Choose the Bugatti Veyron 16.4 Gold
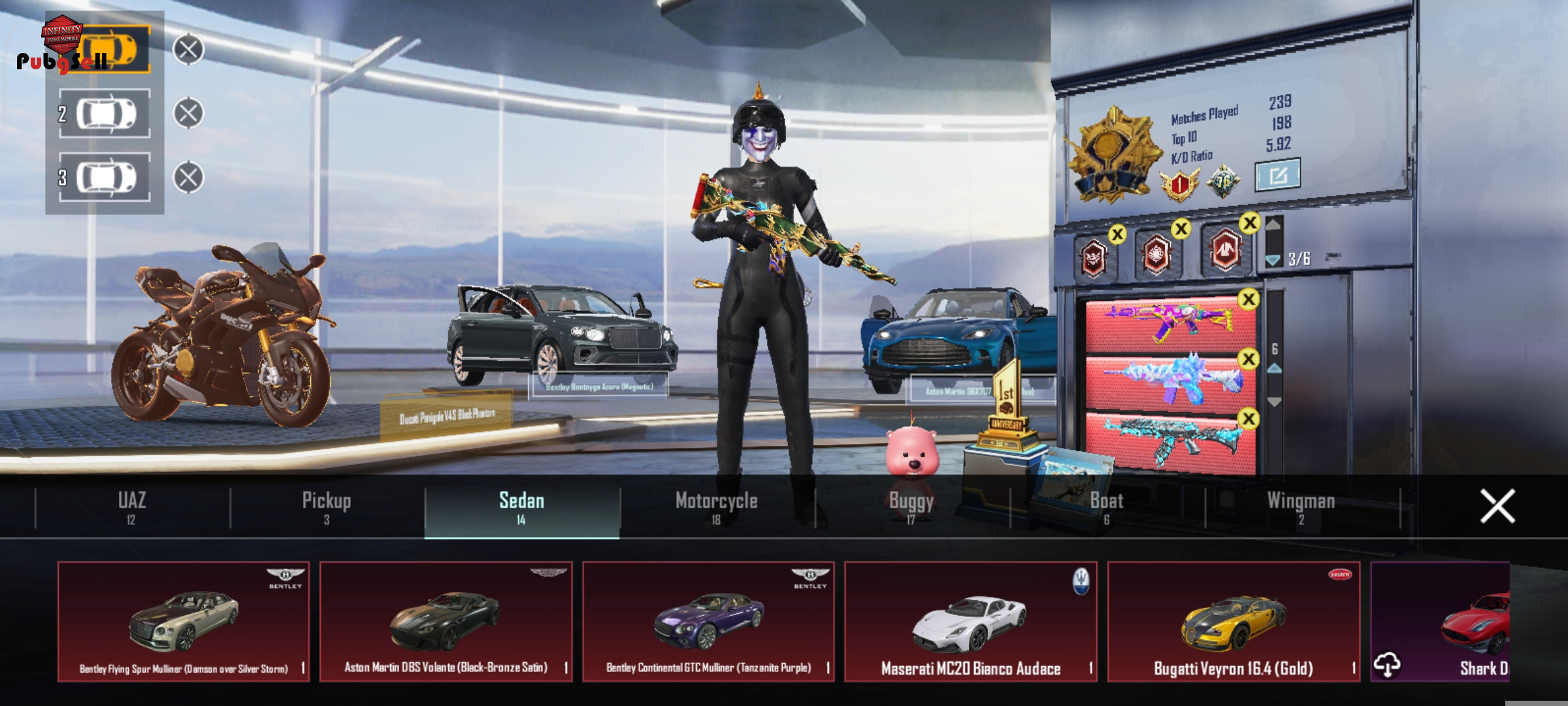Screen dimensions: 1568x706 [1233, 621]
